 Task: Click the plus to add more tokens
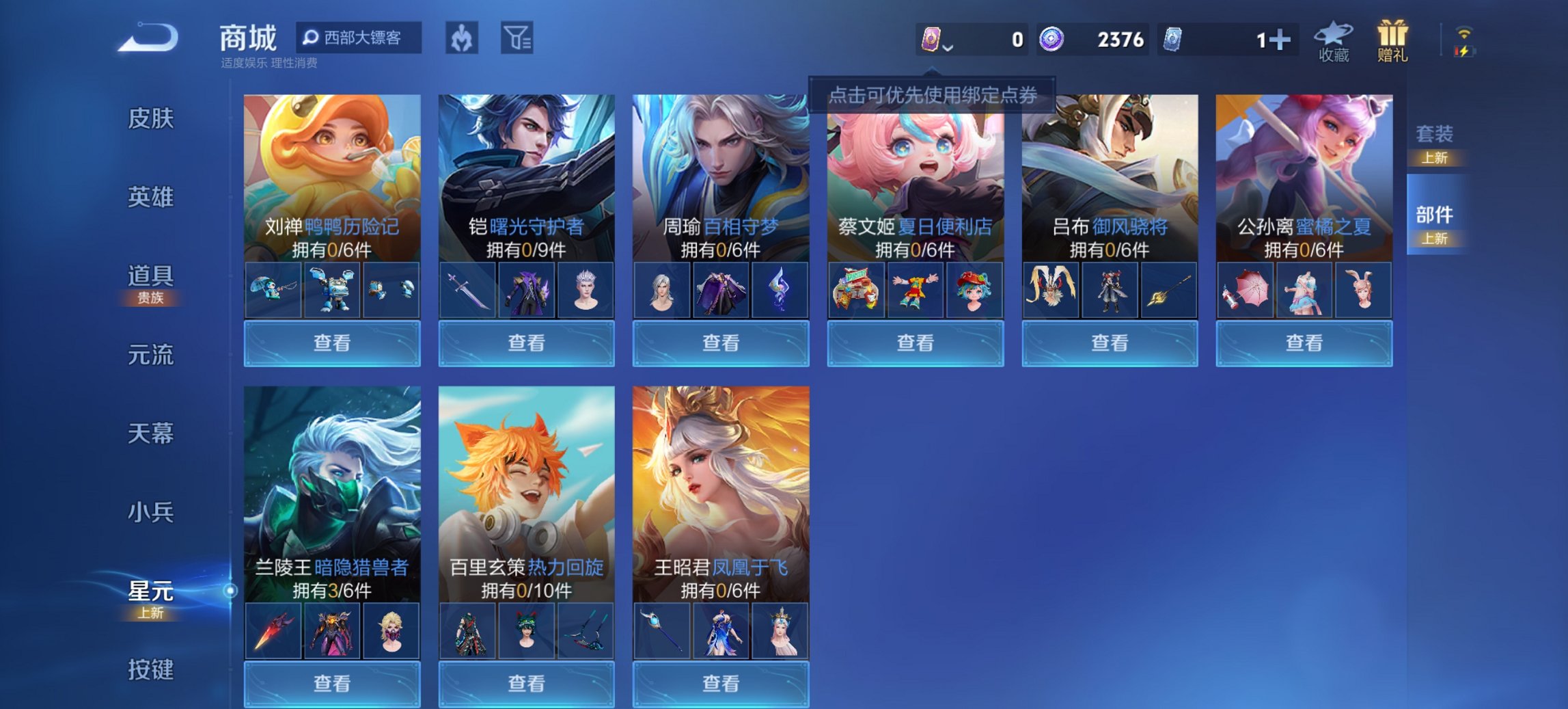[1281, 40]
